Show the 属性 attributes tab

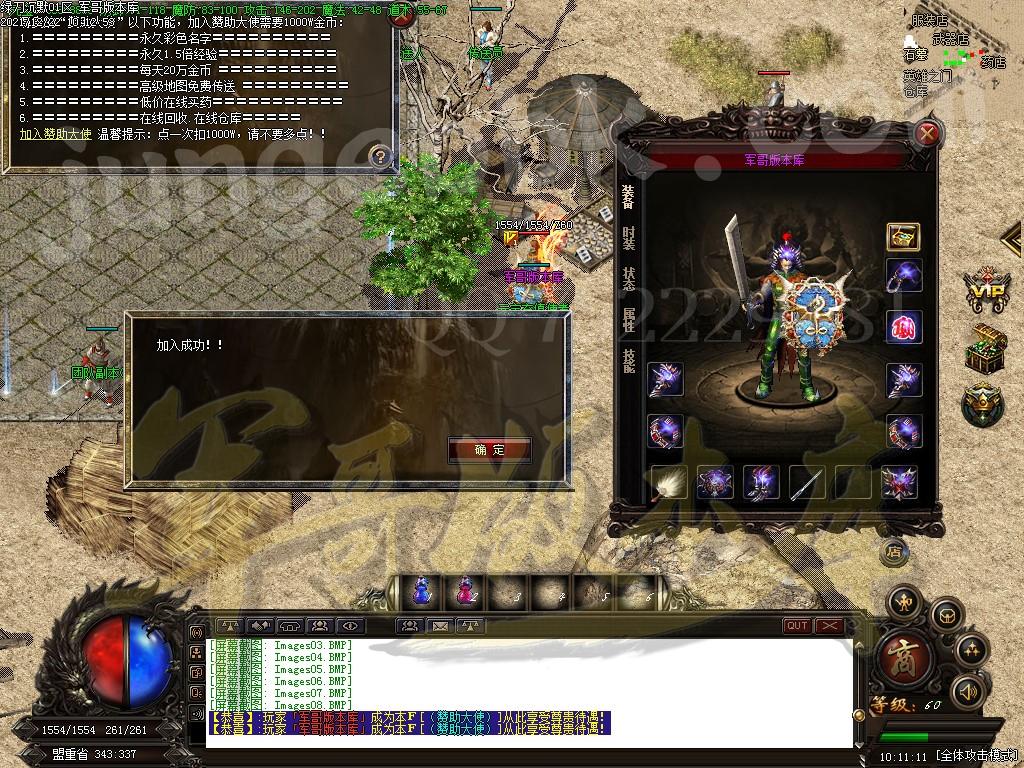coord(628,319)
